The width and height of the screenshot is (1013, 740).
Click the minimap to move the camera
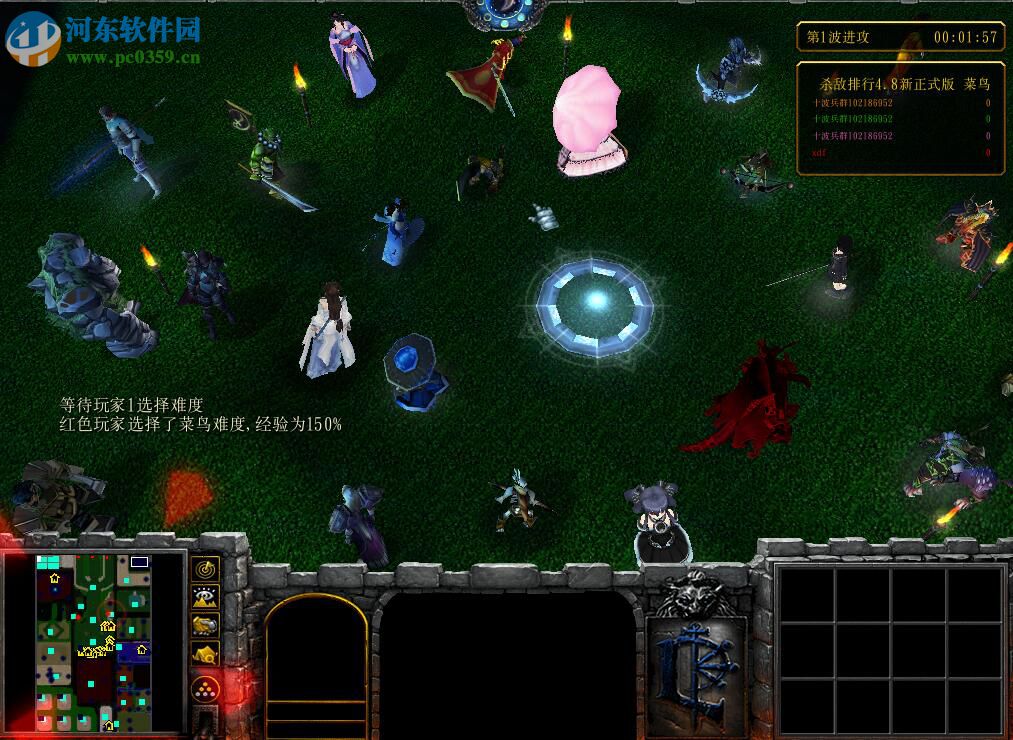tap(93, 642)
